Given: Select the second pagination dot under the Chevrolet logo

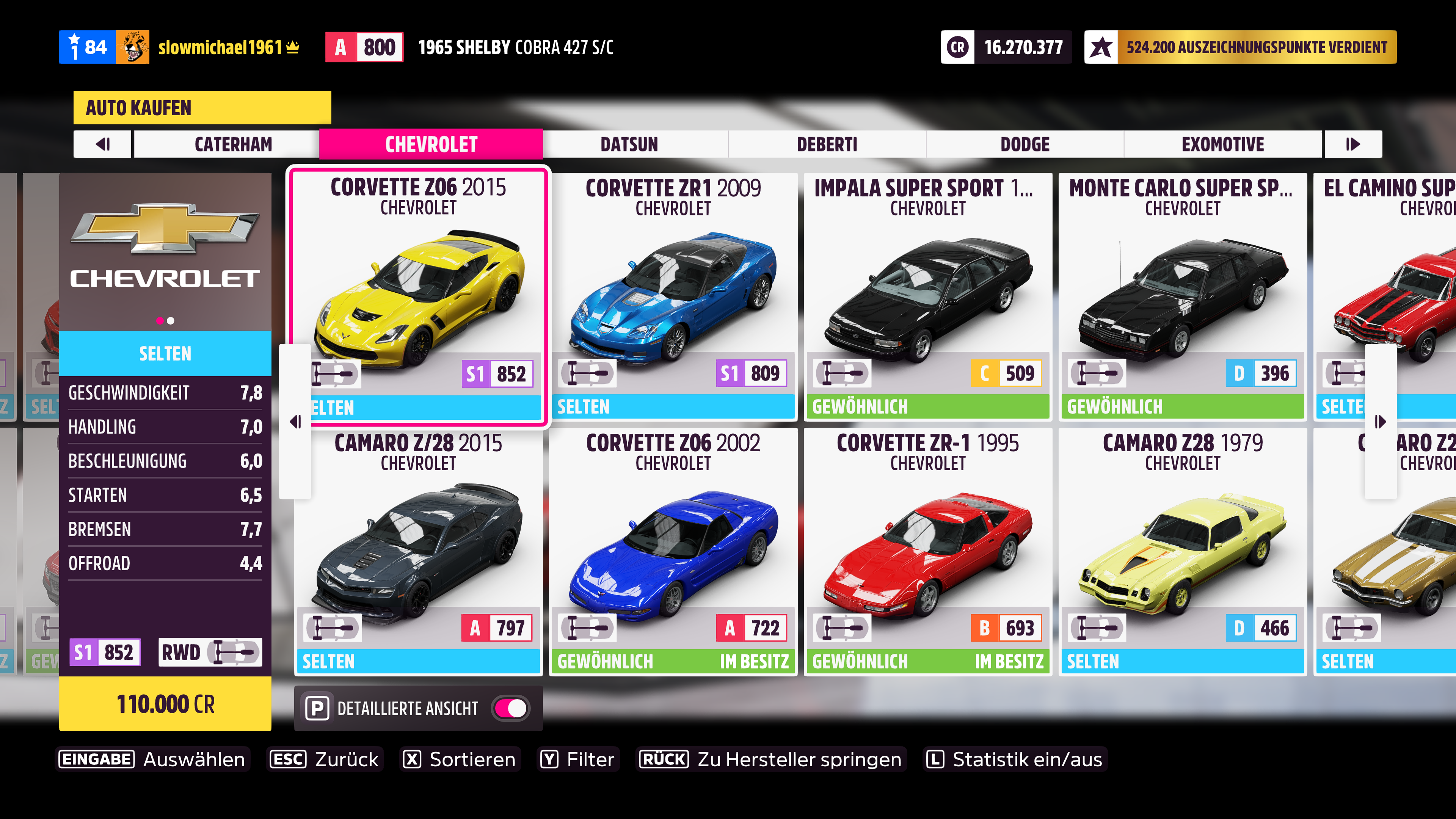Looking at the screenshot, I should coord(171,321).
